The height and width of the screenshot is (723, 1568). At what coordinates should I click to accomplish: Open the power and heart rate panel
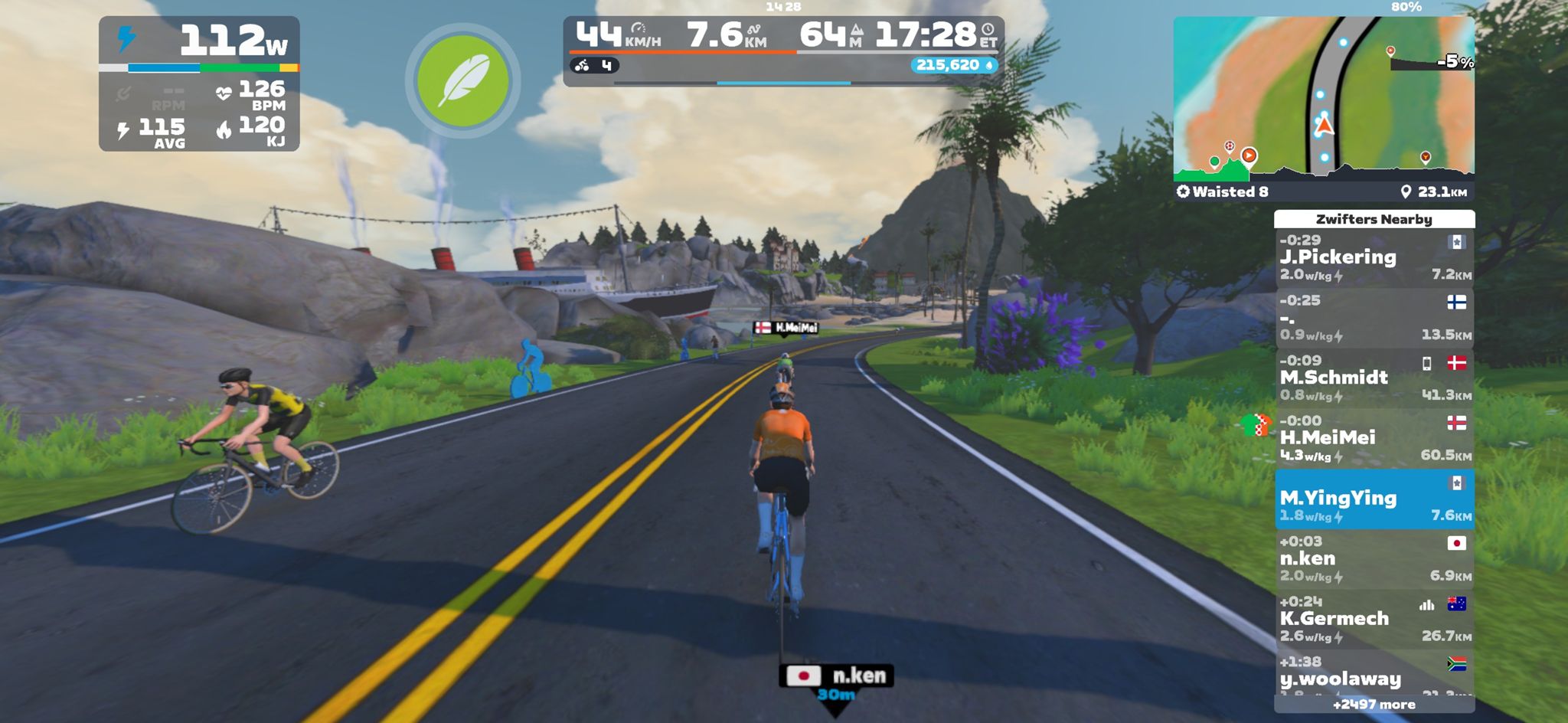199,83
